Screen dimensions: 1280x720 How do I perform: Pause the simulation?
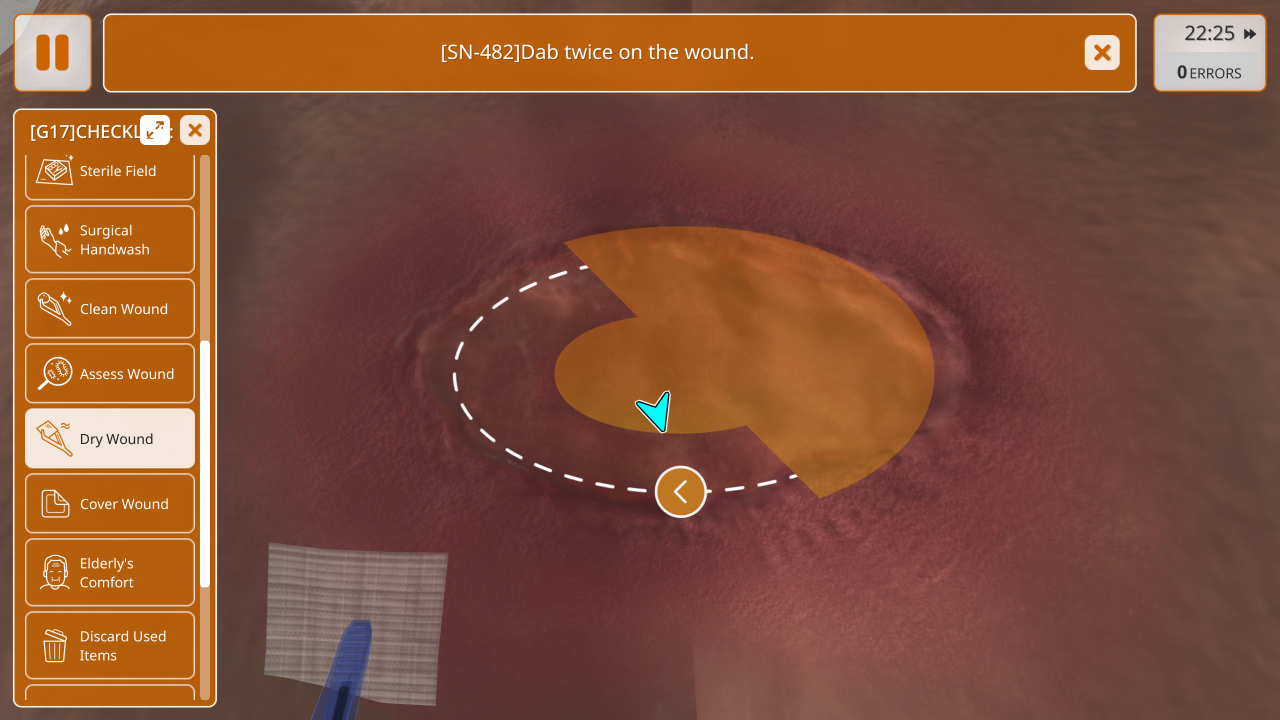click(53, 53)
